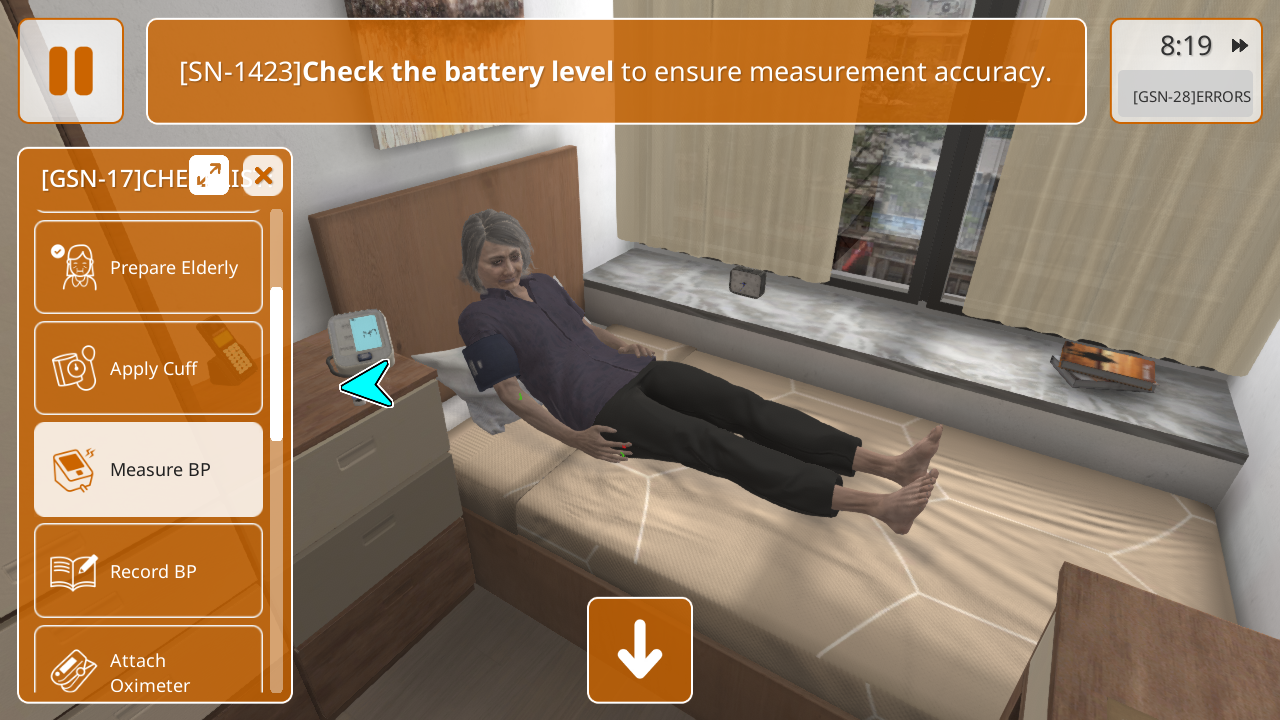Select the Record BP checklist step
This screenshot has width=1280, height=720.
pos(149,571)
